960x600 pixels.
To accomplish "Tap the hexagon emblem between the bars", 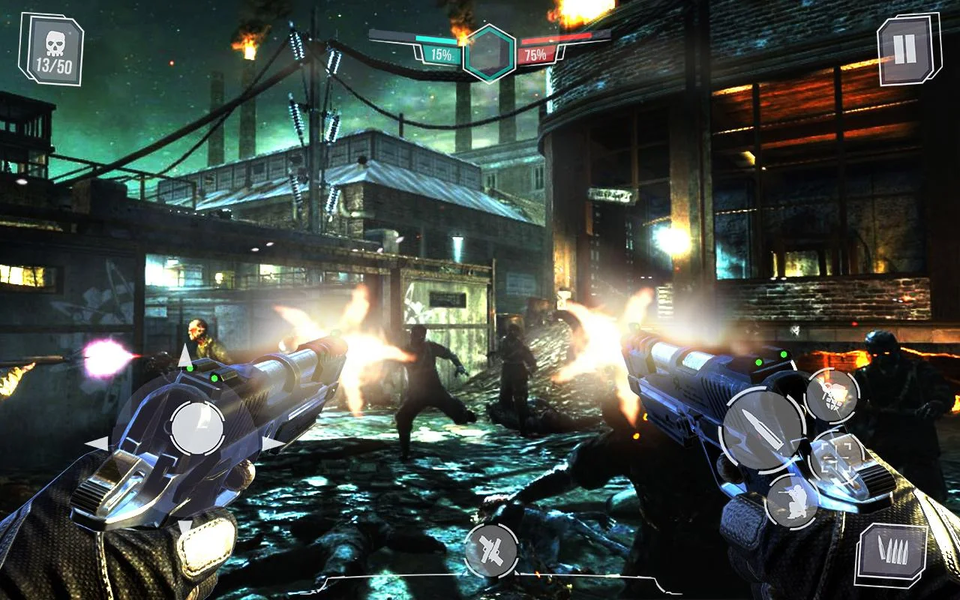I will click(490, 52).
